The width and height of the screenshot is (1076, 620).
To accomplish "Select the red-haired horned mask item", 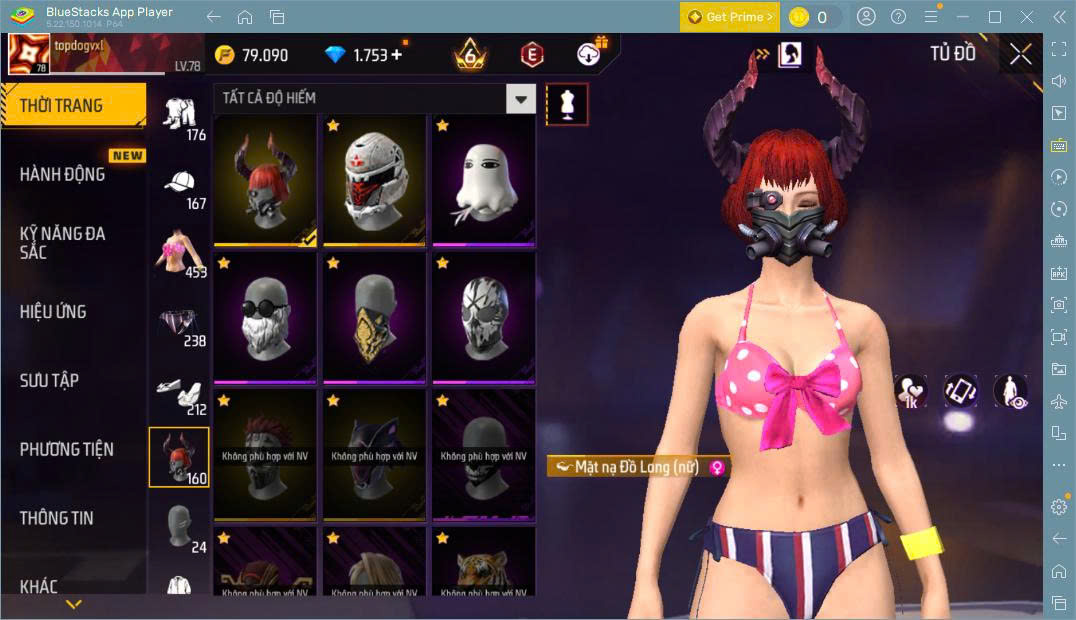I will 265,180.
